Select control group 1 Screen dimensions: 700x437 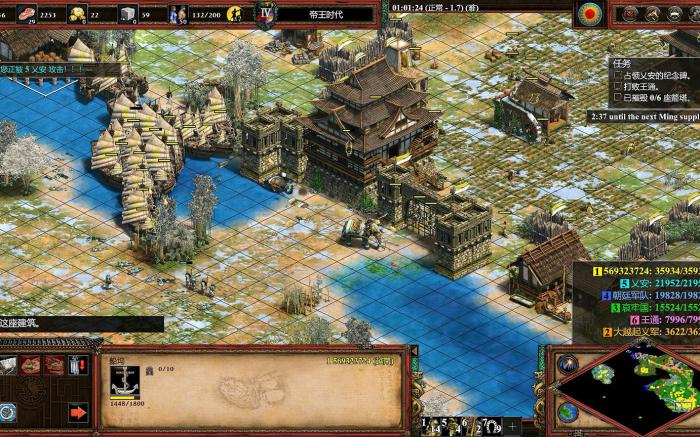(426, 427)
